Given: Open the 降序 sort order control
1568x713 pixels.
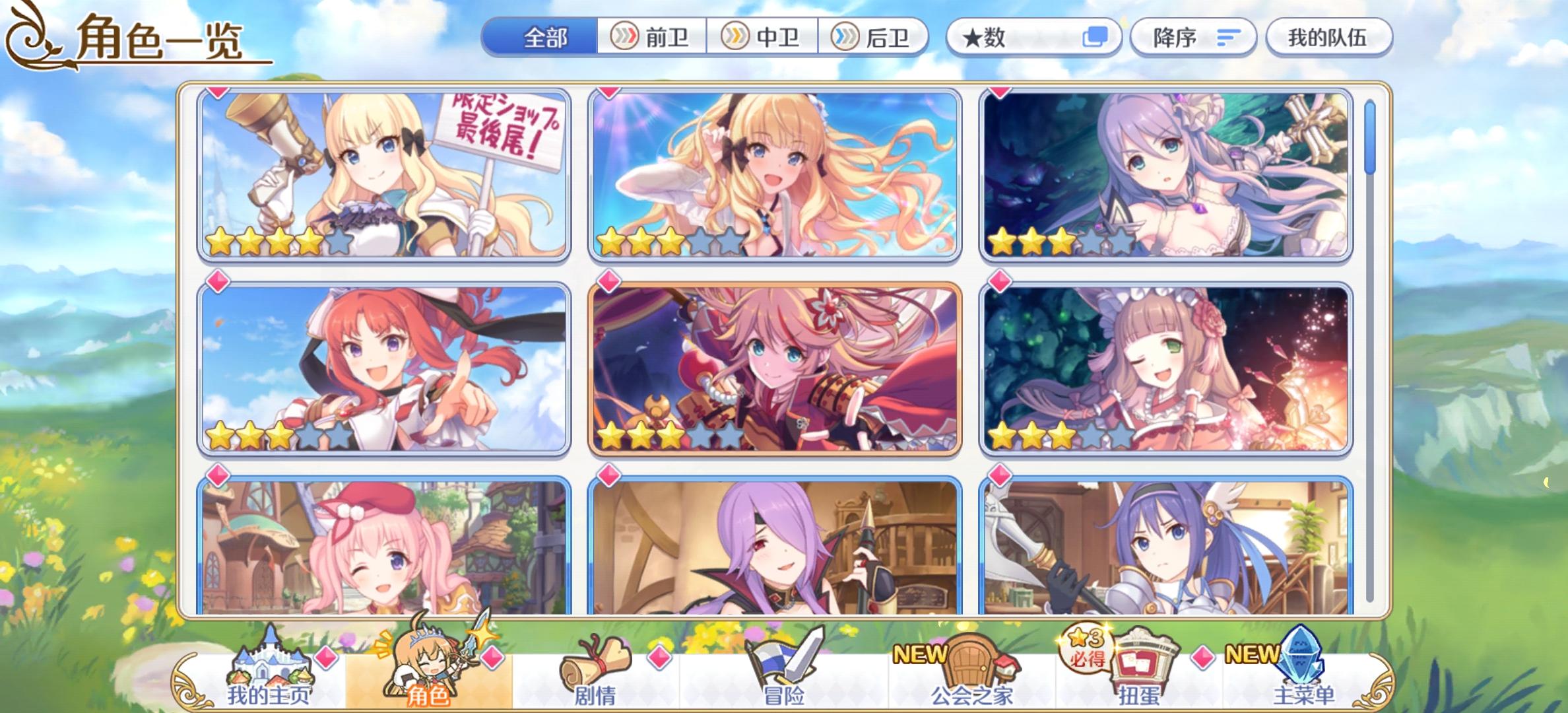Looking at the screenshot, I should coord(1192,38).
